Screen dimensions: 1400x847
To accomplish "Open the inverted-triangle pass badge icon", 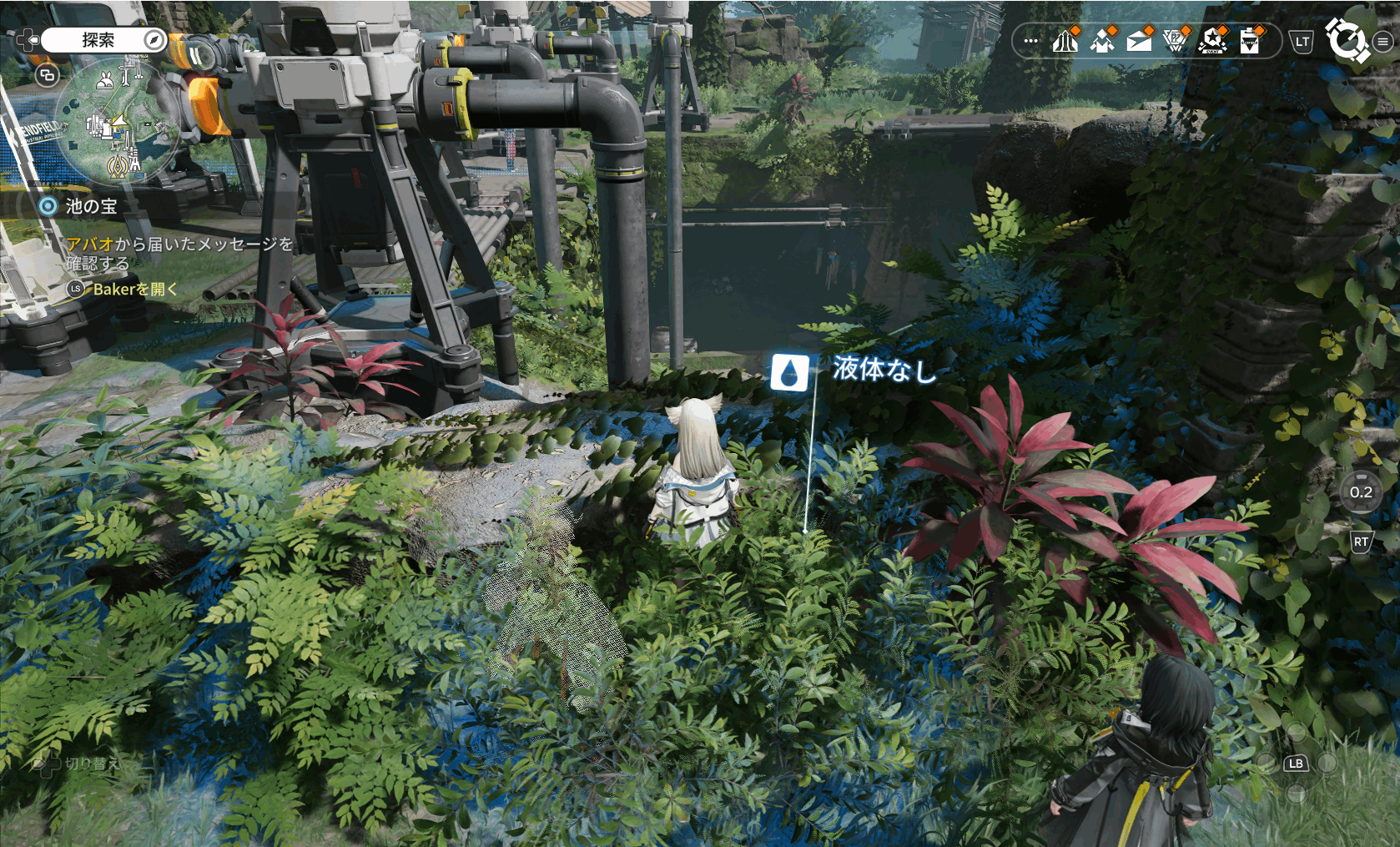I will [x=1176, y=40].
